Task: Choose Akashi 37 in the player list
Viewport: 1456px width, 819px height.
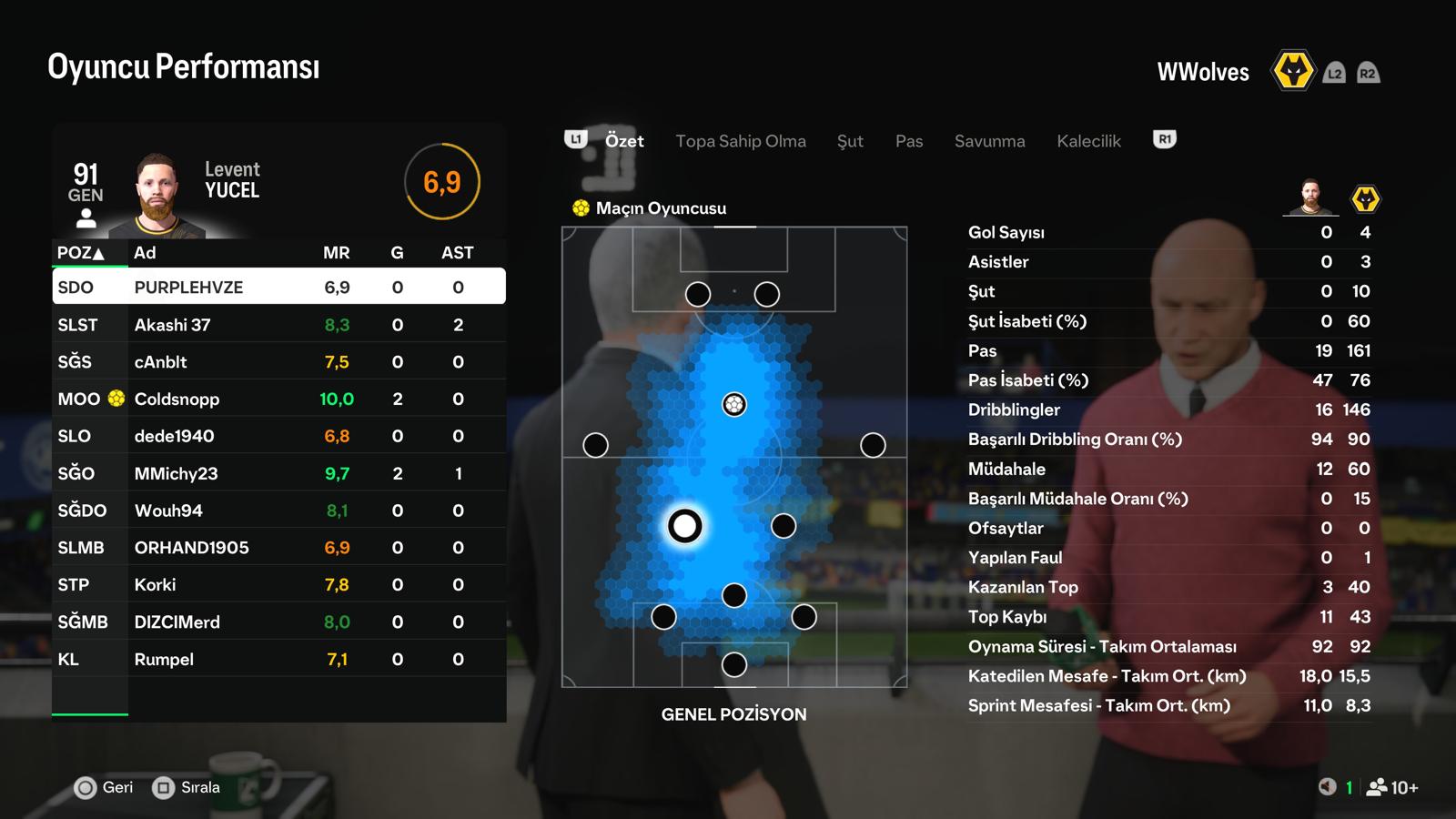Action: pos(278,325)
